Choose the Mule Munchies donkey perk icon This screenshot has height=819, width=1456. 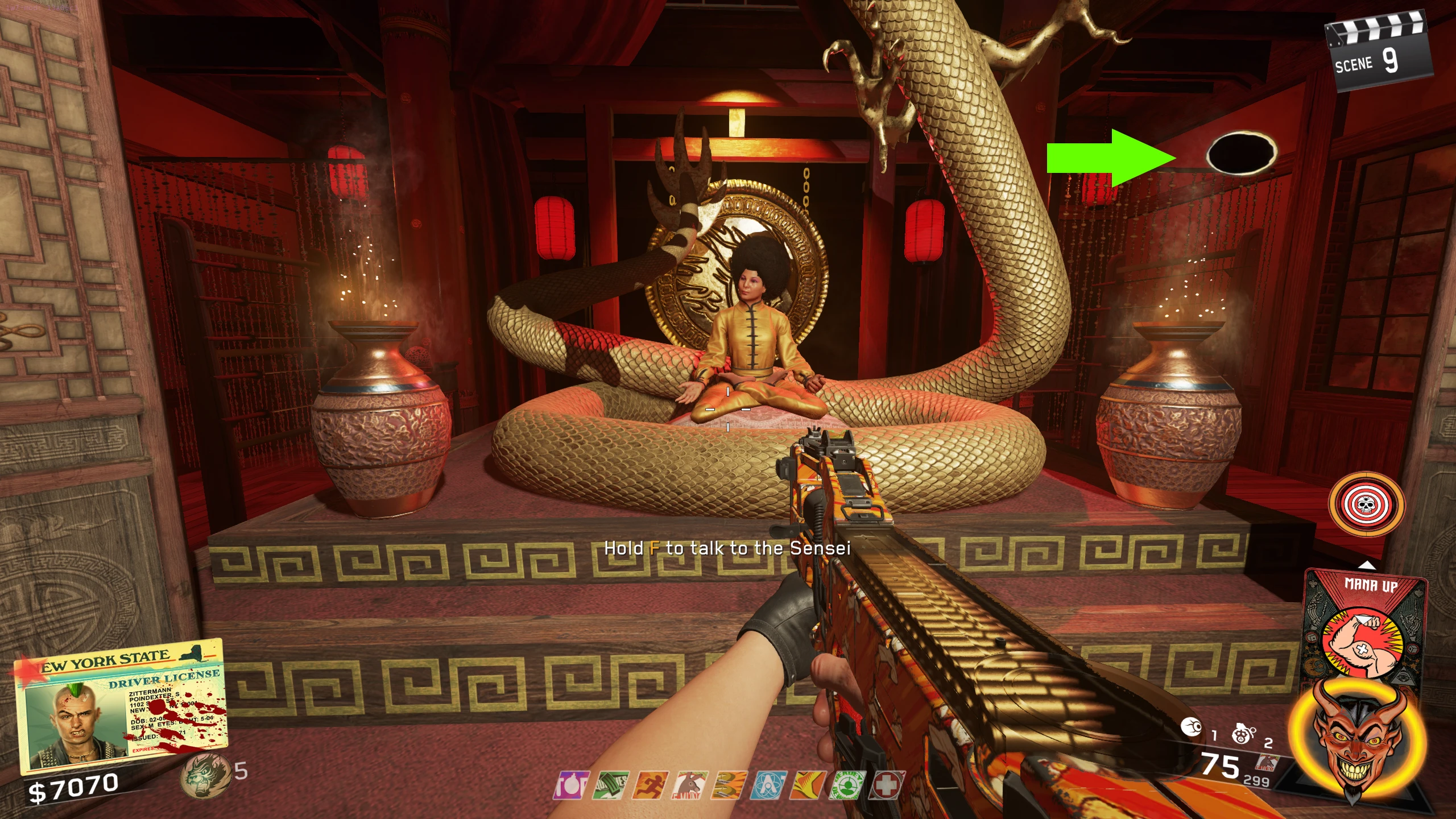(690, 785)
